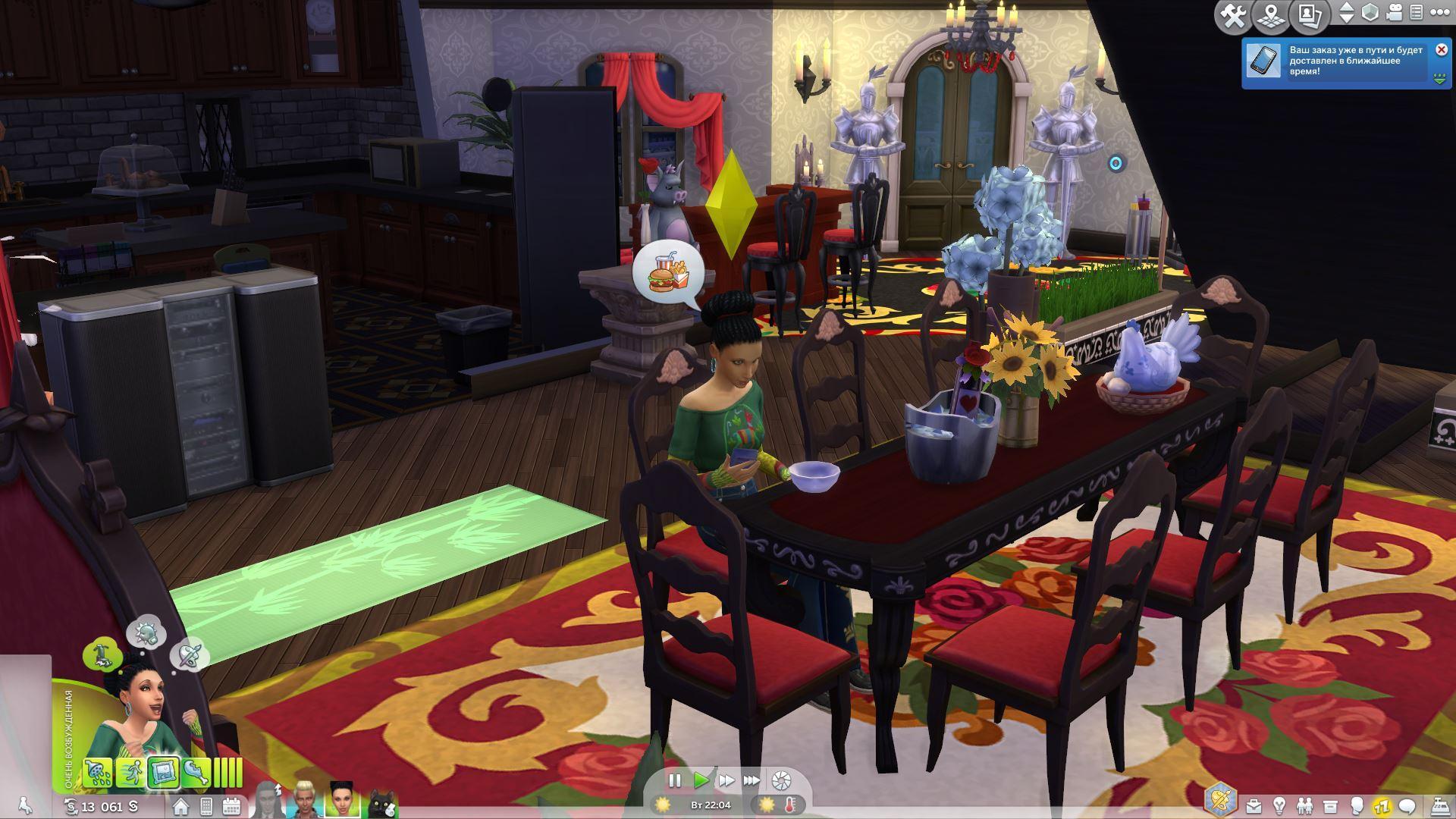Set game speed to fast forward
The width and height of the screenshot is (1456, 819).
coord(726,780)
